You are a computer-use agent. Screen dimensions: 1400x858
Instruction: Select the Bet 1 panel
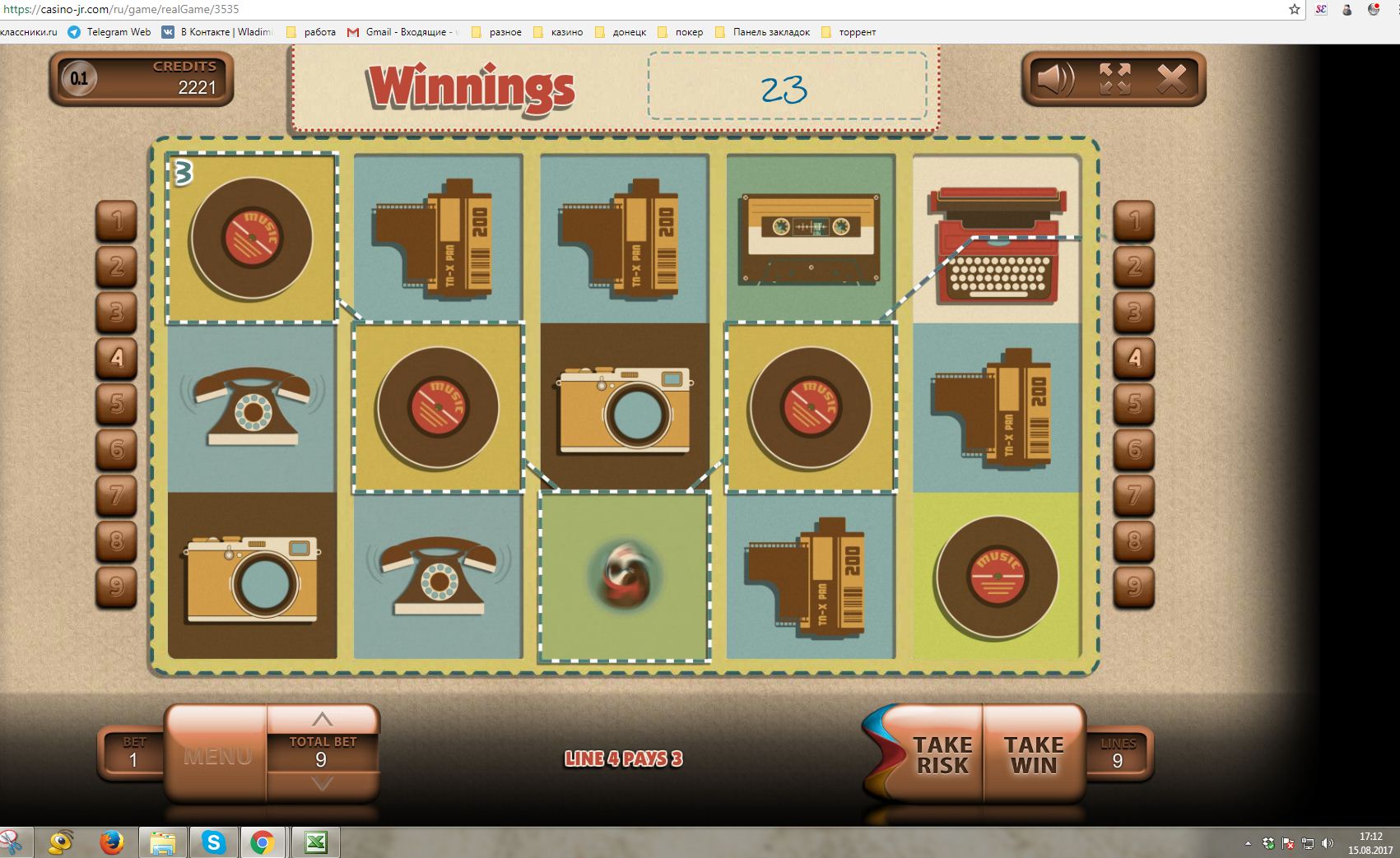click(x=133, y=753)
